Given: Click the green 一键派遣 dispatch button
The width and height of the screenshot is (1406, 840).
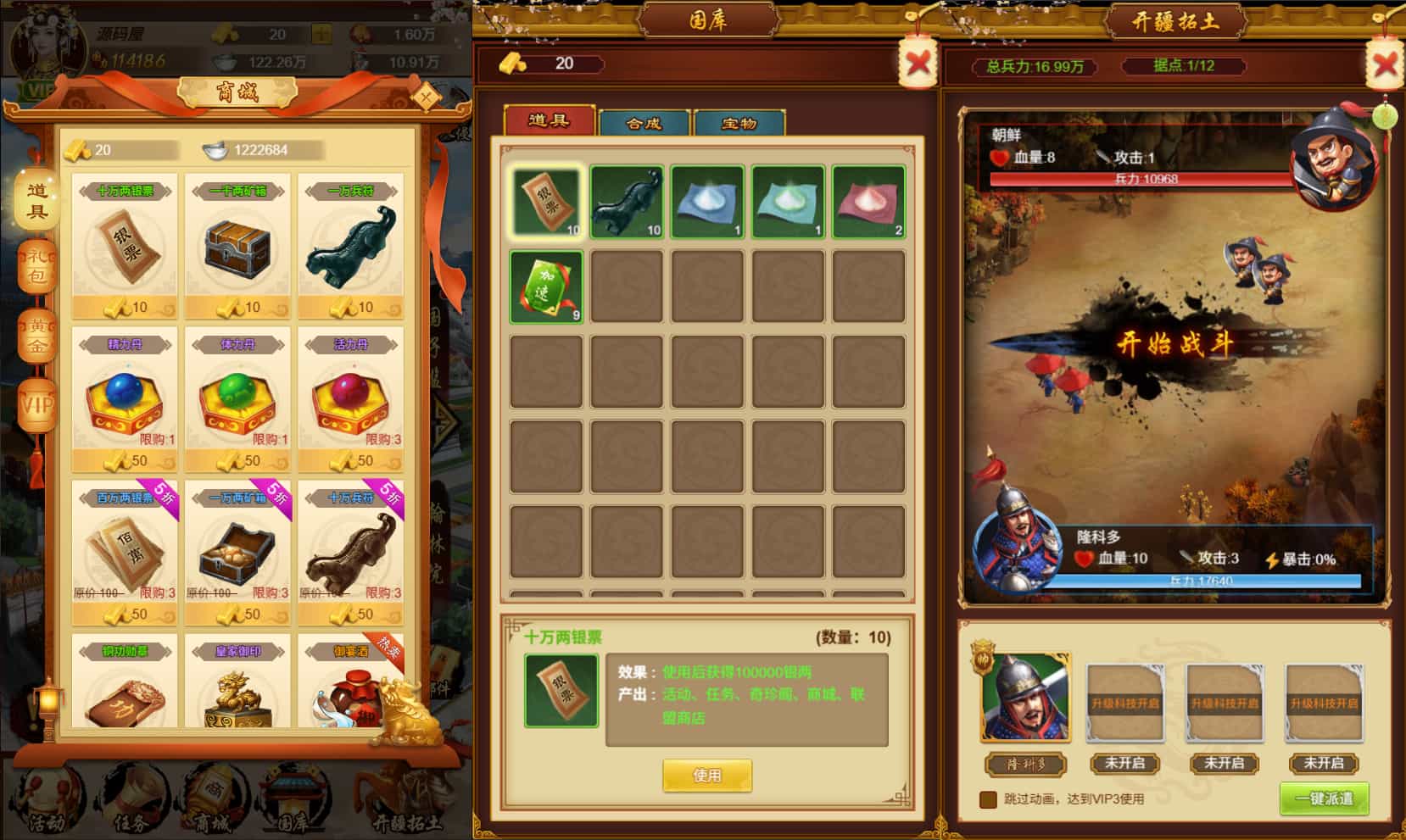Looking at the screenshot, I should [1324, 798].
